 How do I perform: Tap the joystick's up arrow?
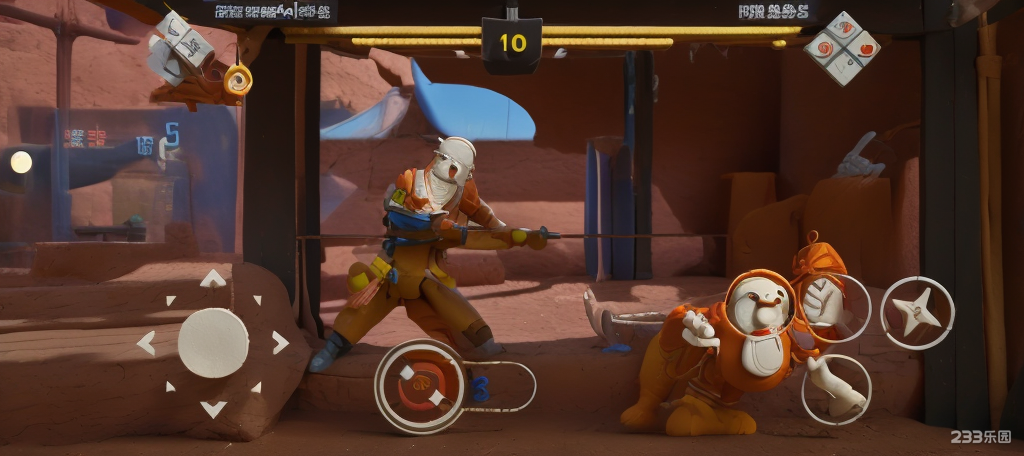point(213,279)
